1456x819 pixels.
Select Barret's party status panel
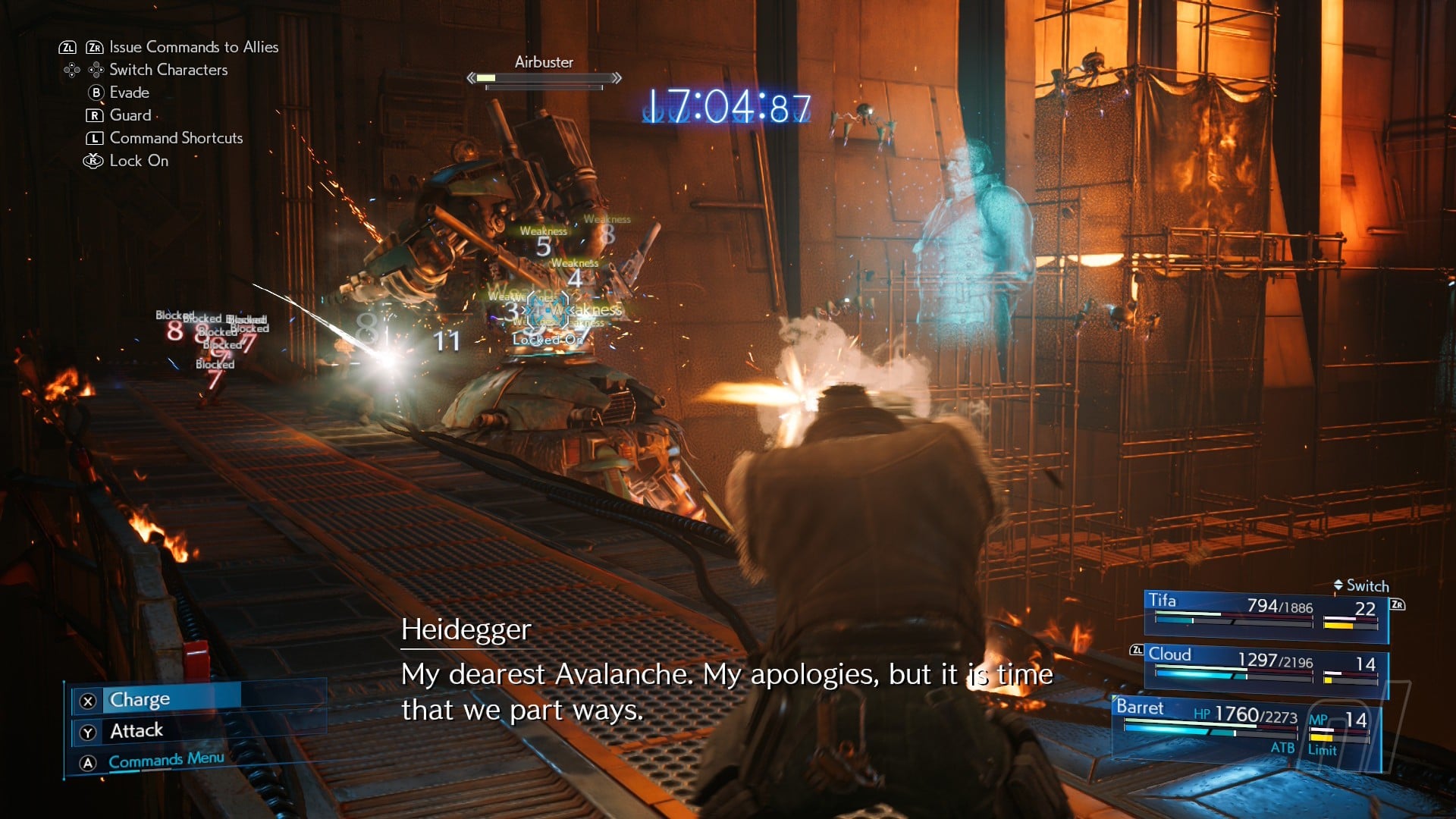pos(1245,726)
